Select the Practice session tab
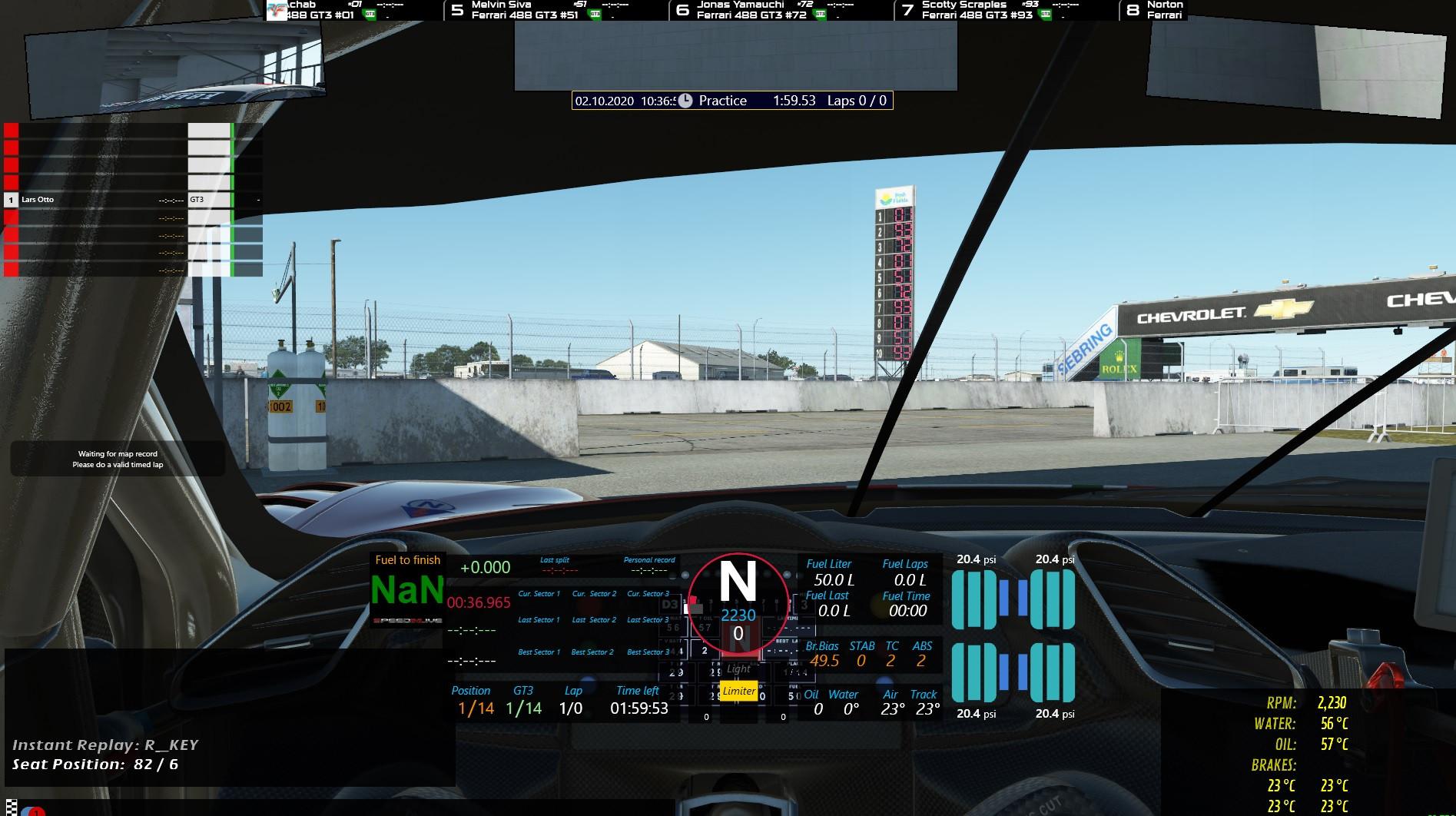This screenshot has height=816, width=1456. click(723, 101)
